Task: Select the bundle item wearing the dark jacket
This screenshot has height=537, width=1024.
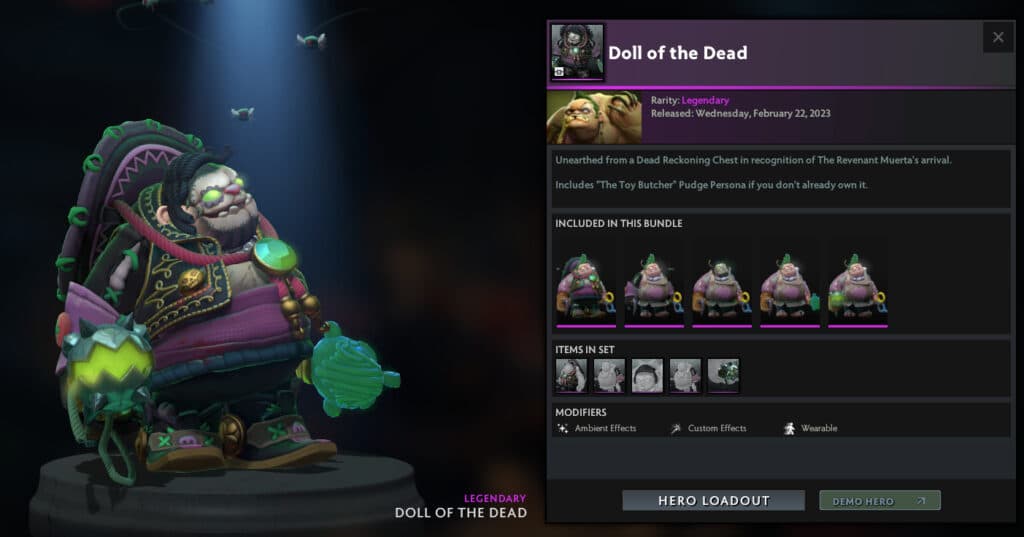Action: tap(586, 289)
